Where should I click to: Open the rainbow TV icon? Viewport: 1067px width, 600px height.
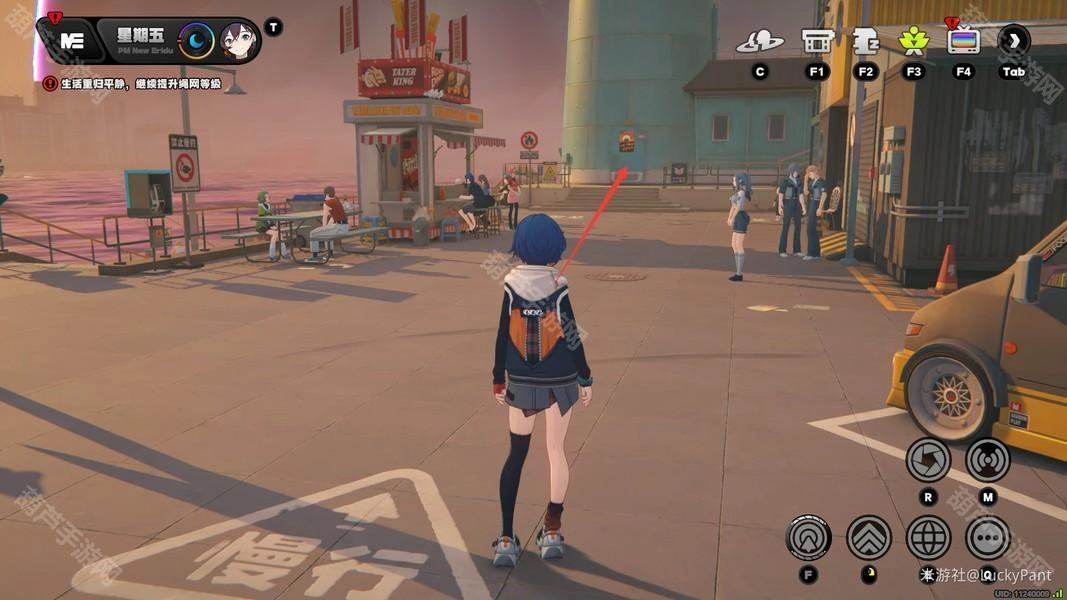(x=963, y=40)
